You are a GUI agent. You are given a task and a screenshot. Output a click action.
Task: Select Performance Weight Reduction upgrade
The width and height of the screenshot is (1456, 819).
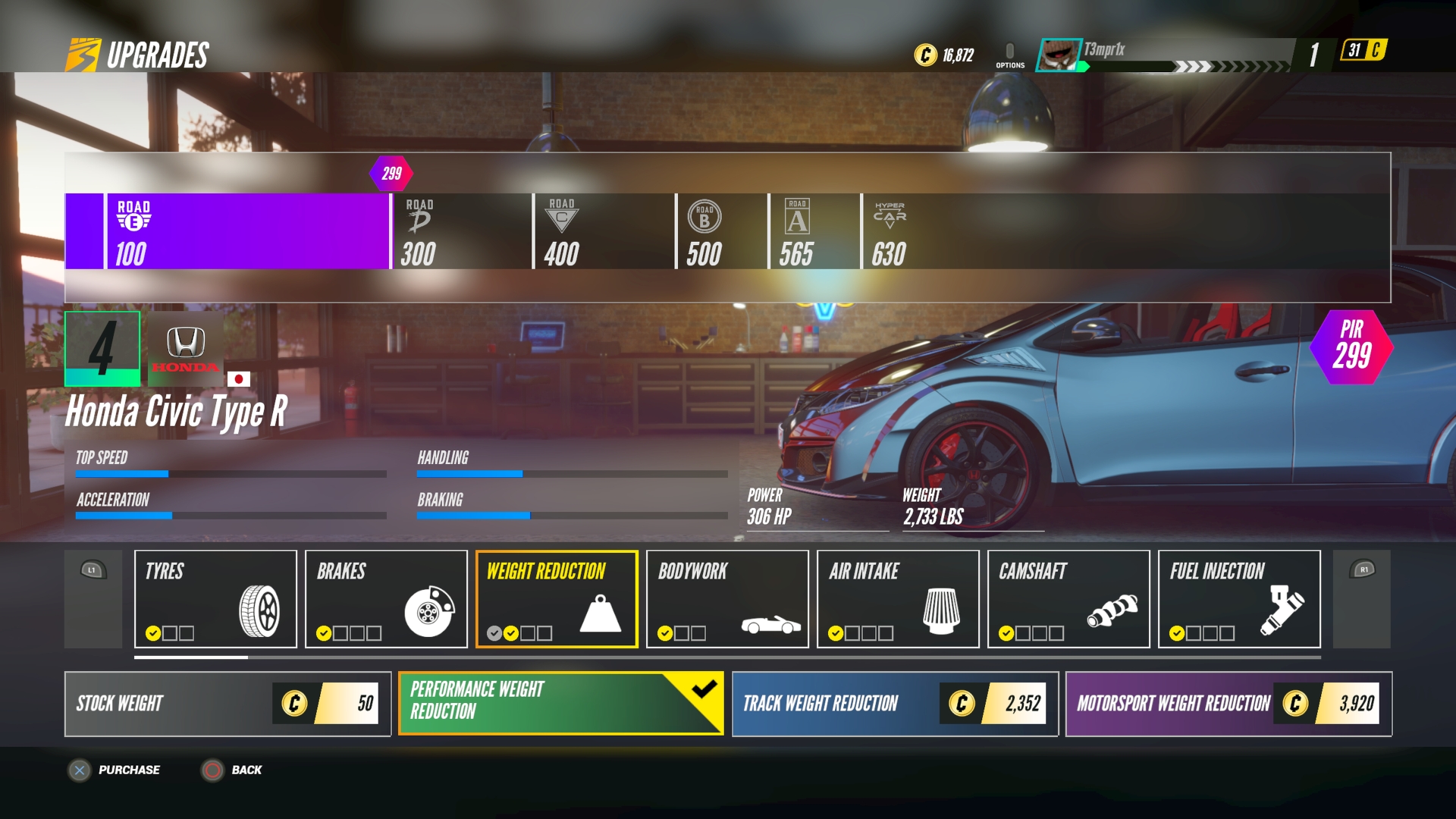tap(560, 704)
